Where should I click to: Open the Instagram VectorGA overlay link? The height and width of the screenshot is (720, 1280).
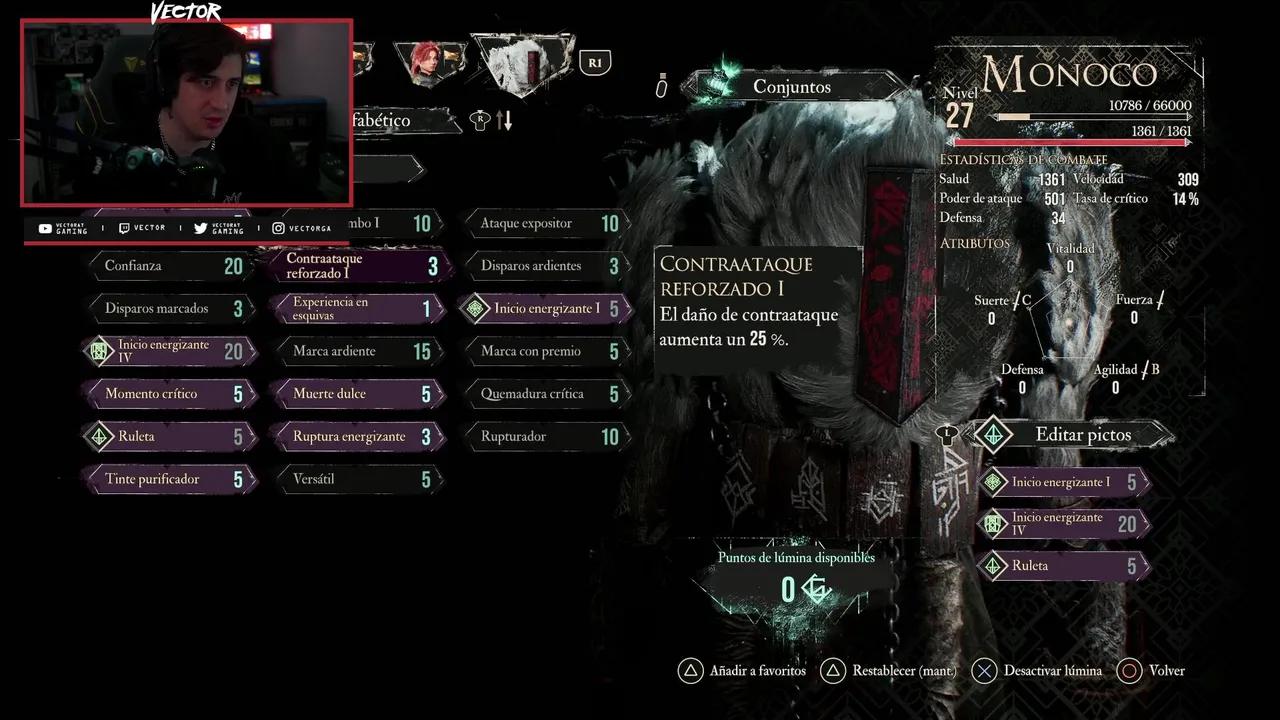[x=302, y=228]
